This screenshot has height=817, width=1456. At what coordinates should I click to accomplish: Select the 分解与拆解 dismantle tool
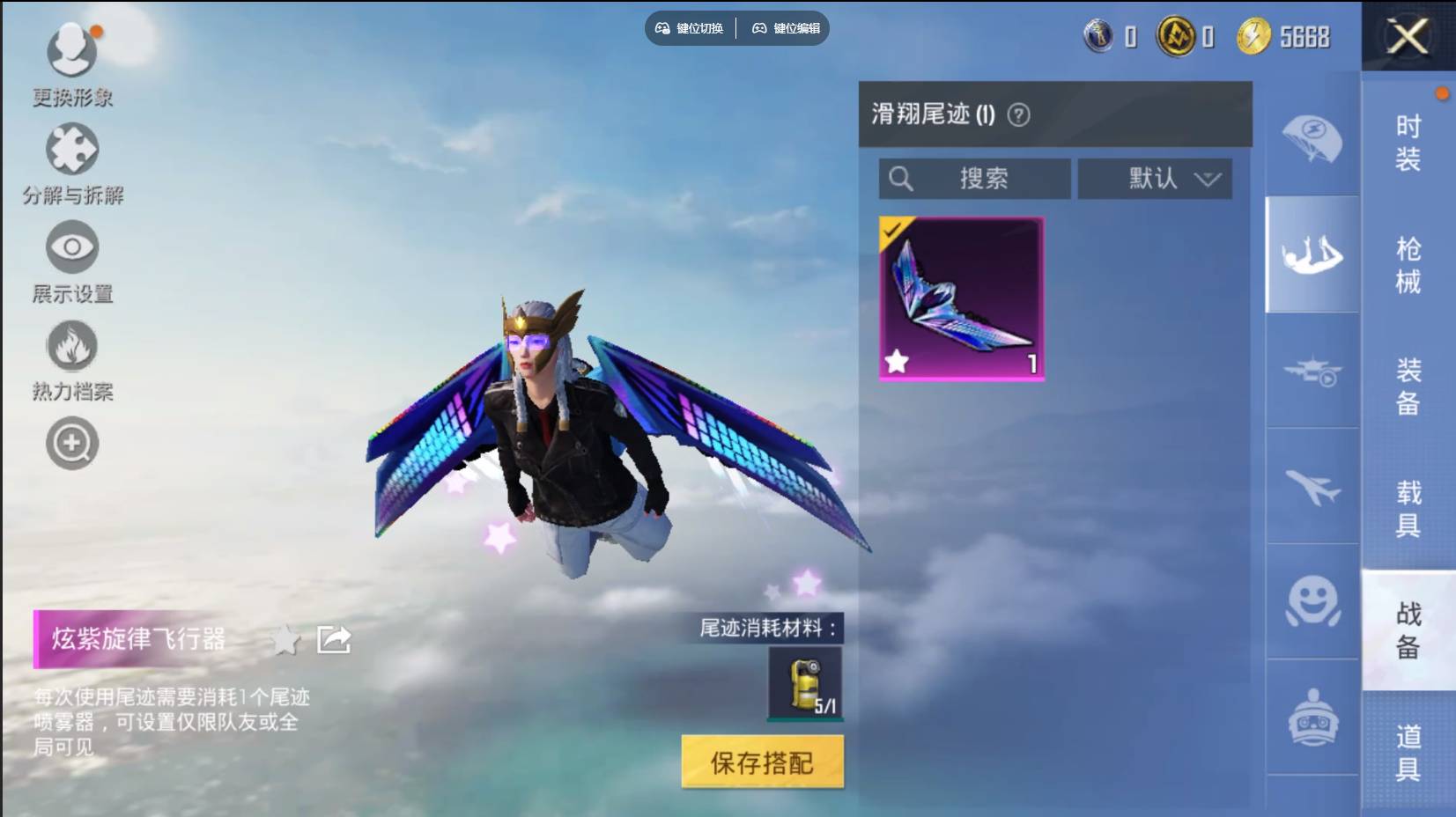tap(72, 150)
